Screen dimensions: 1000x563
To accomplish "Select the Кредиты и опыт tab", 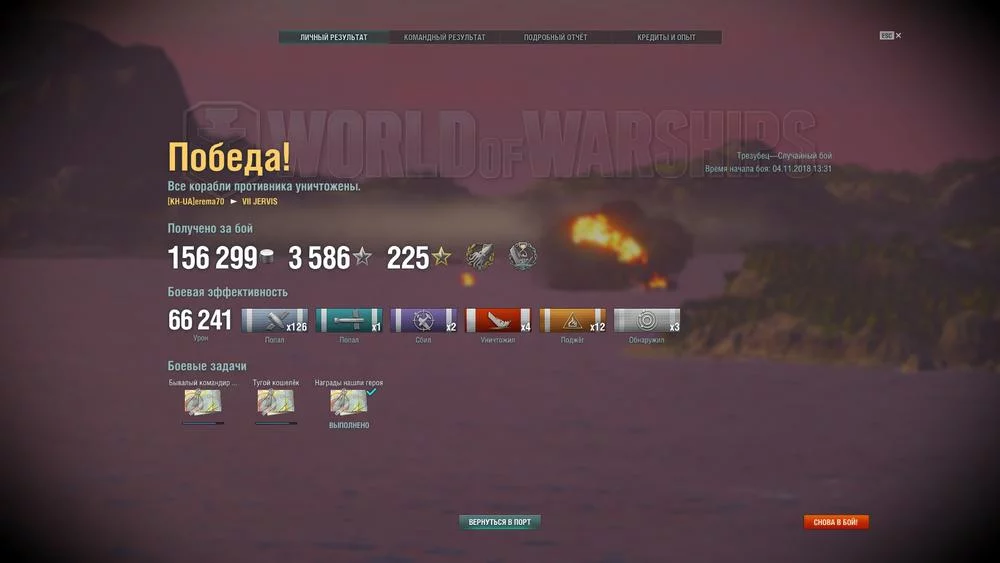I will pos(666,38).
